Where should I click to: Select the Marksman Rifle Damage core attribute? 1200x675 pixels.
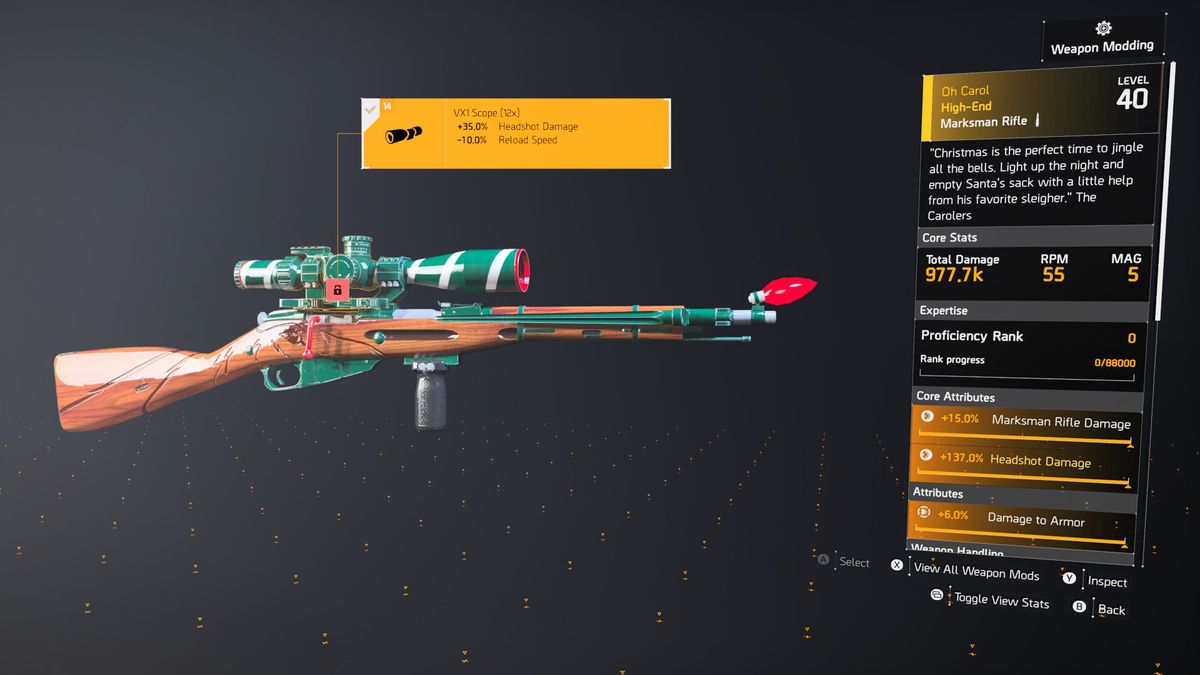pyautogui.click(x=1025, y=426)
